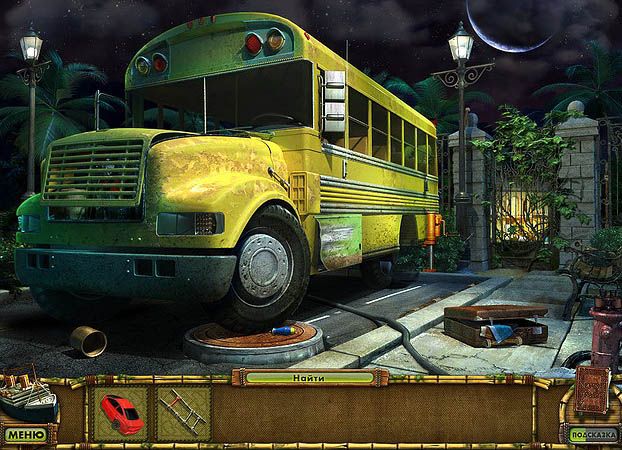
Task: Use the Подсказка hint button
Action: pyautogui.click(x=590, y=435)
